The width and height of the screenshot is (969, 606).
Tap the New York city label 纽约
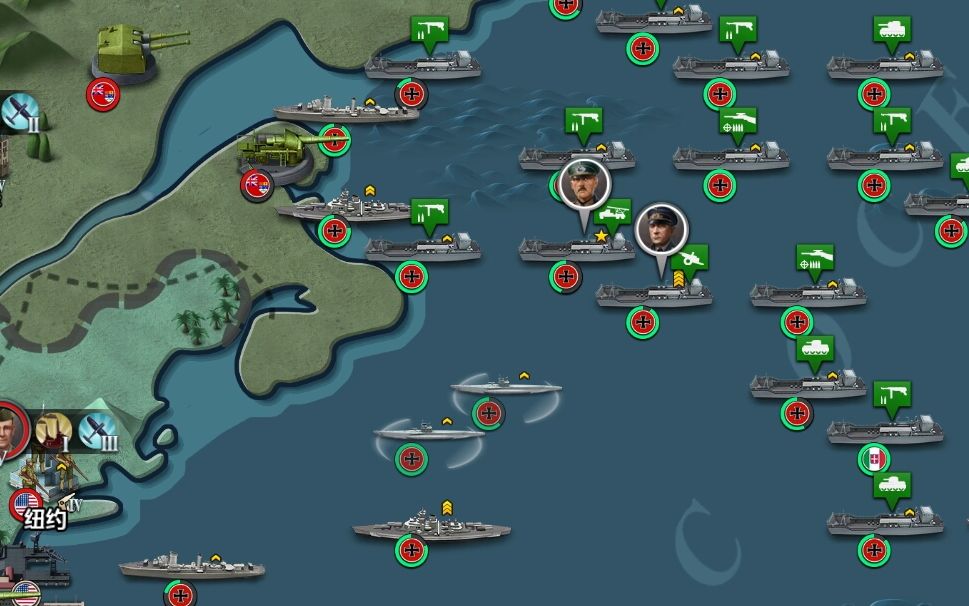45,519
